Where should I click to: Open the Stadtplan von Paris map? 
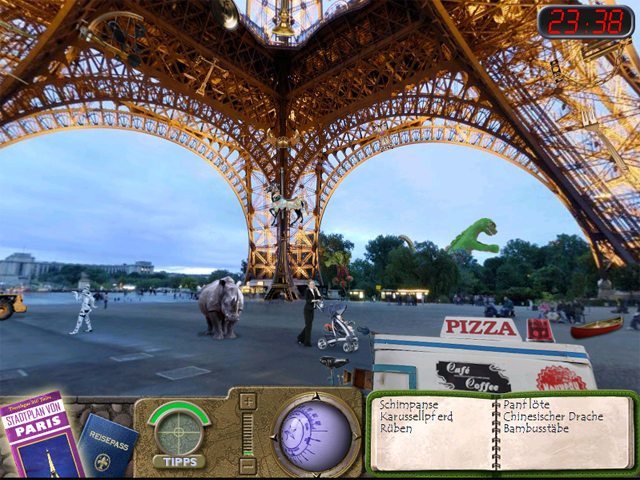(x=40, y=437)
